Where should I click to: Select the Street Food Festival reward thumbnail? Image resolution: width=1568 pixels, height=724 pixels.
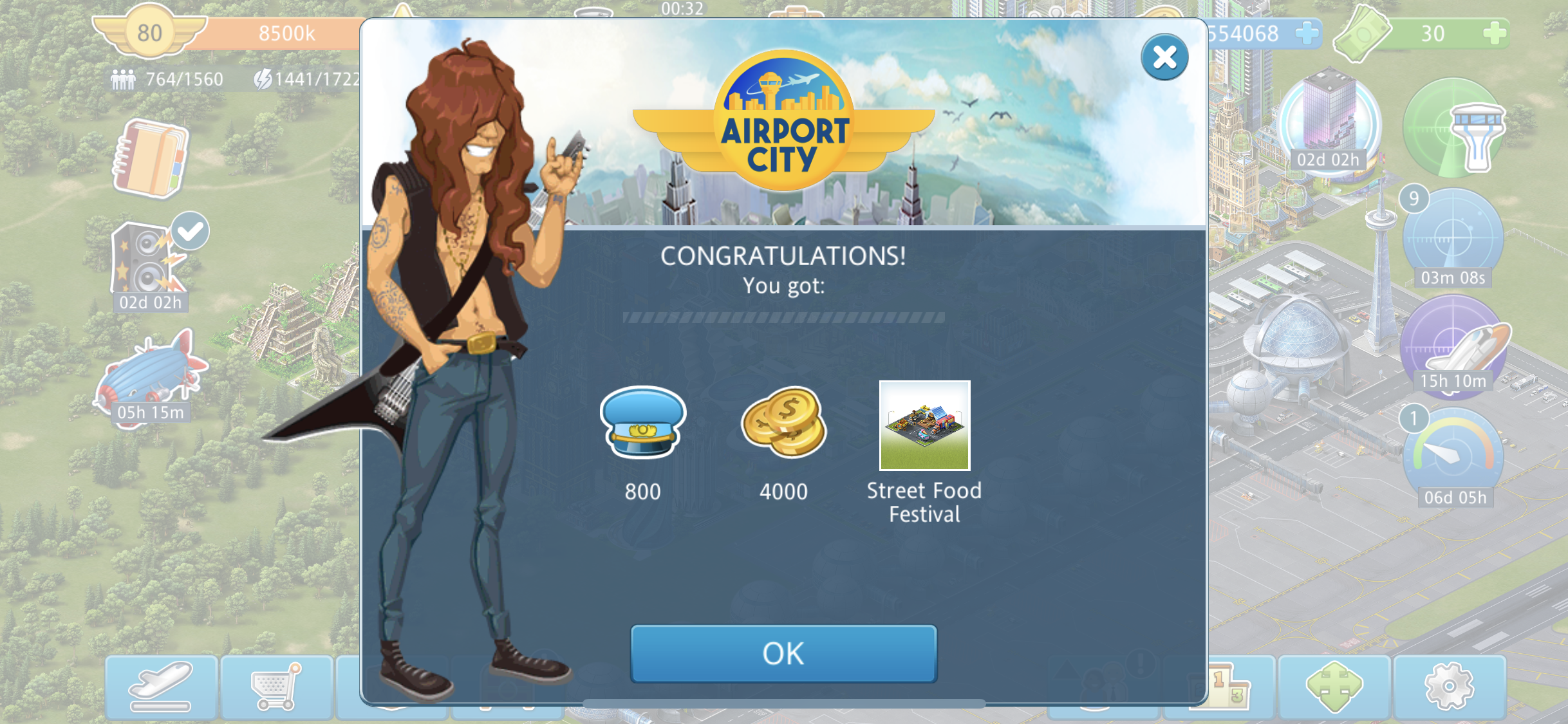(x=924, y=425)
